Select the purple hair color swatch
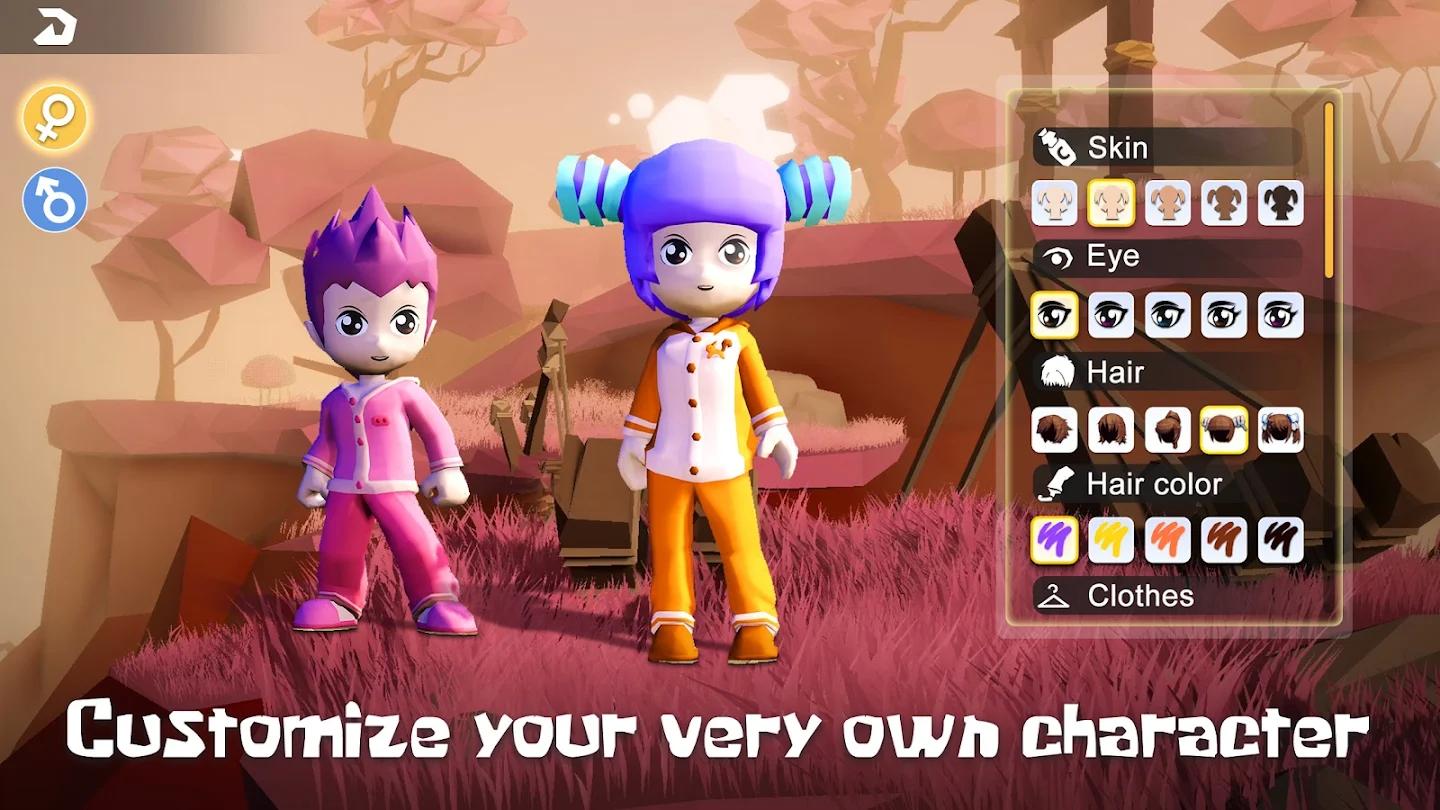Viewport: 1440px width, 810px height. click(1055, 541)
